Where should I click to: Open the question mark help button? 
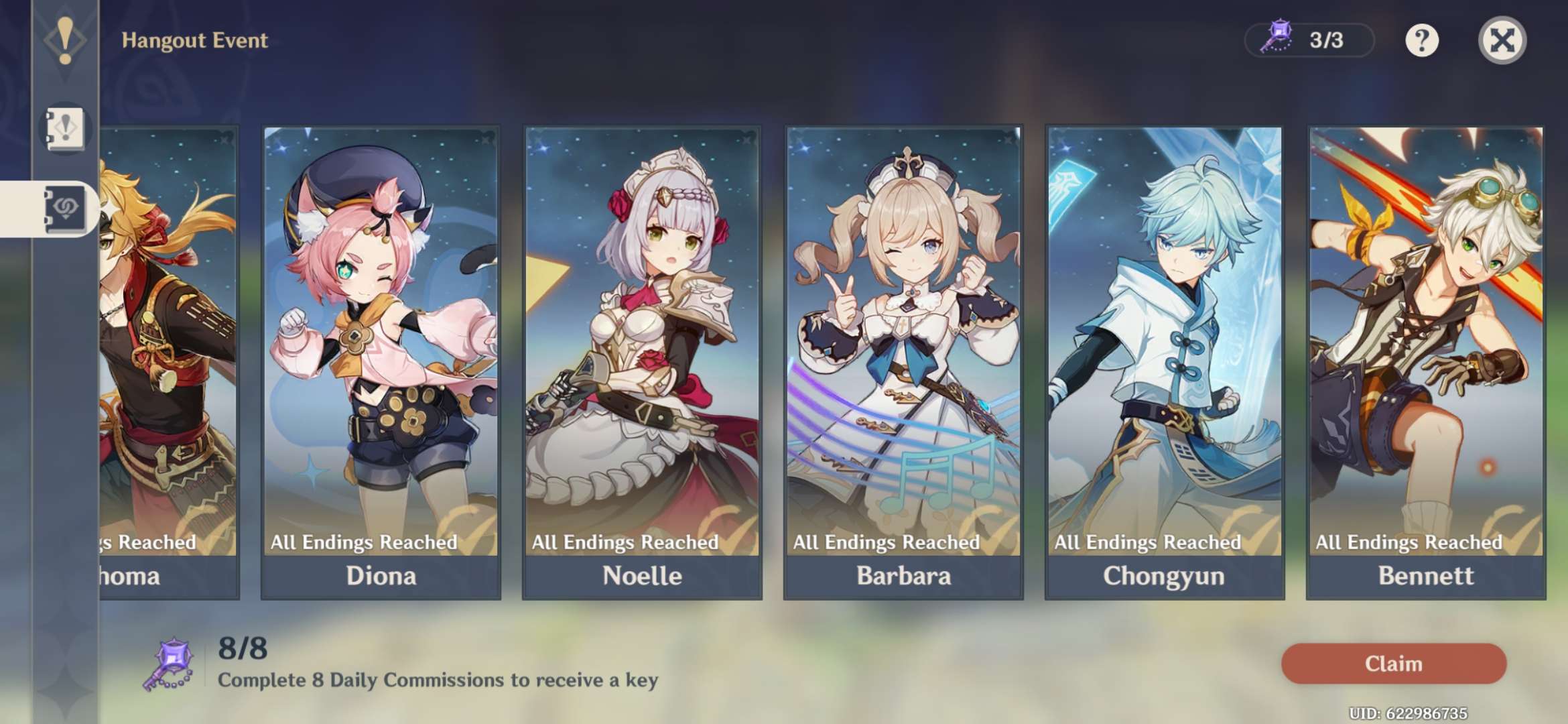click(1421, 40)
